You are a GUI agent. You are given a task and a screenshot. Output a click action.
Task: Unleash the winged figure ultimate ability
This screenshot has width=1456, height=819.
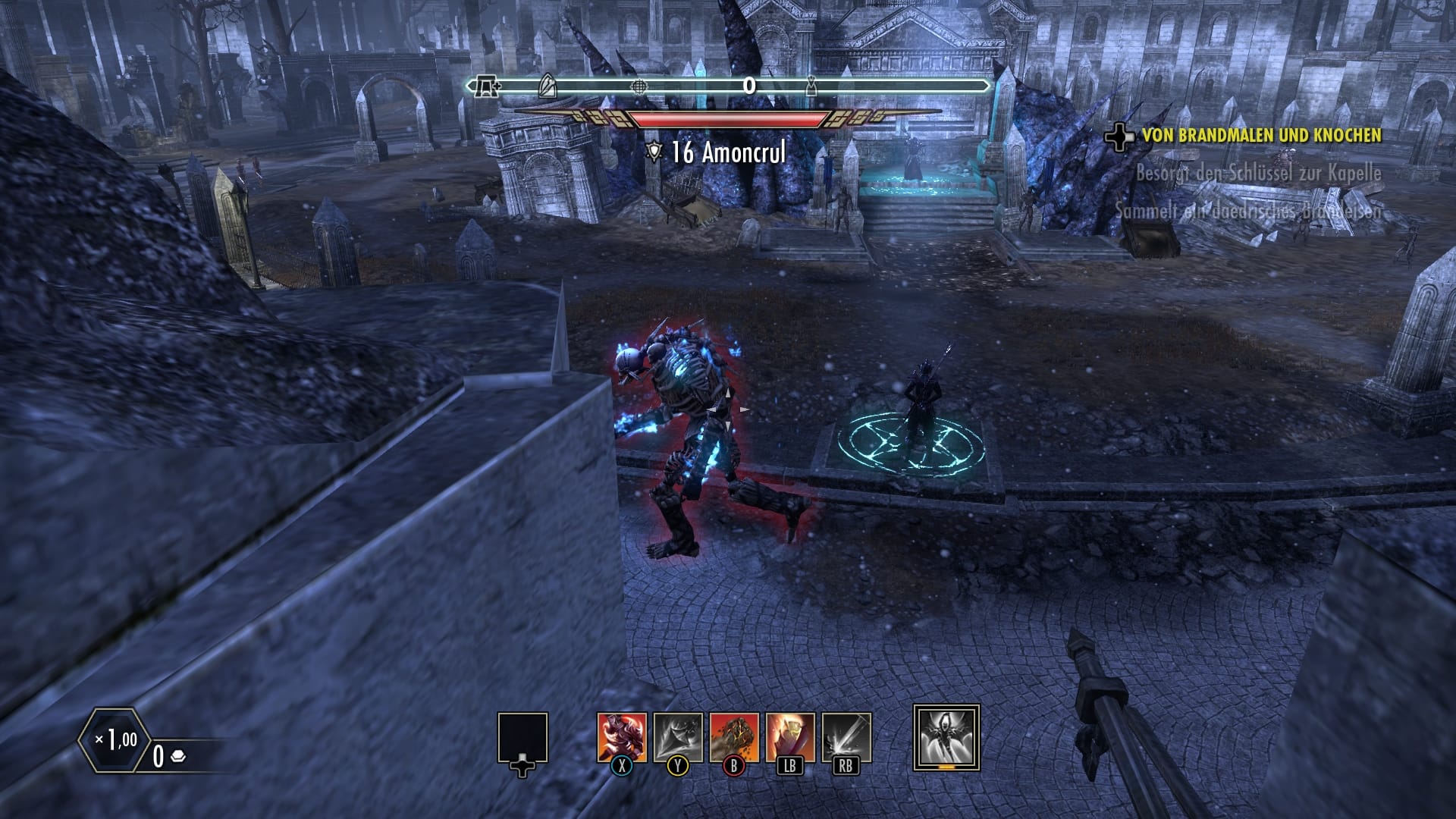pos(946,737)
